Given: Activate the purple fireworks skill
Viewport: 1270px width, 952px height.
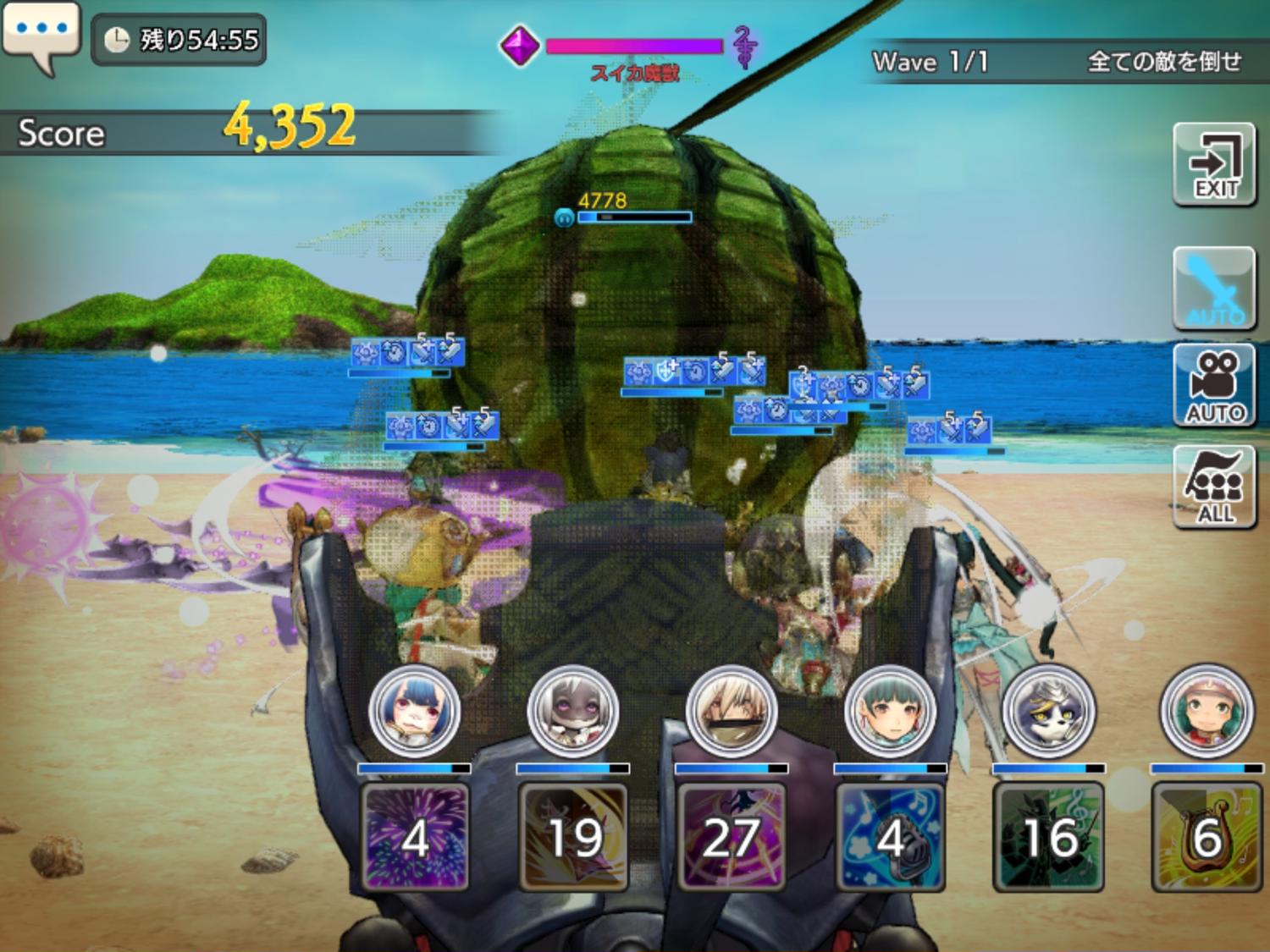Looking at the screenshot, I should pyautogui.click(x=415, y=837).
